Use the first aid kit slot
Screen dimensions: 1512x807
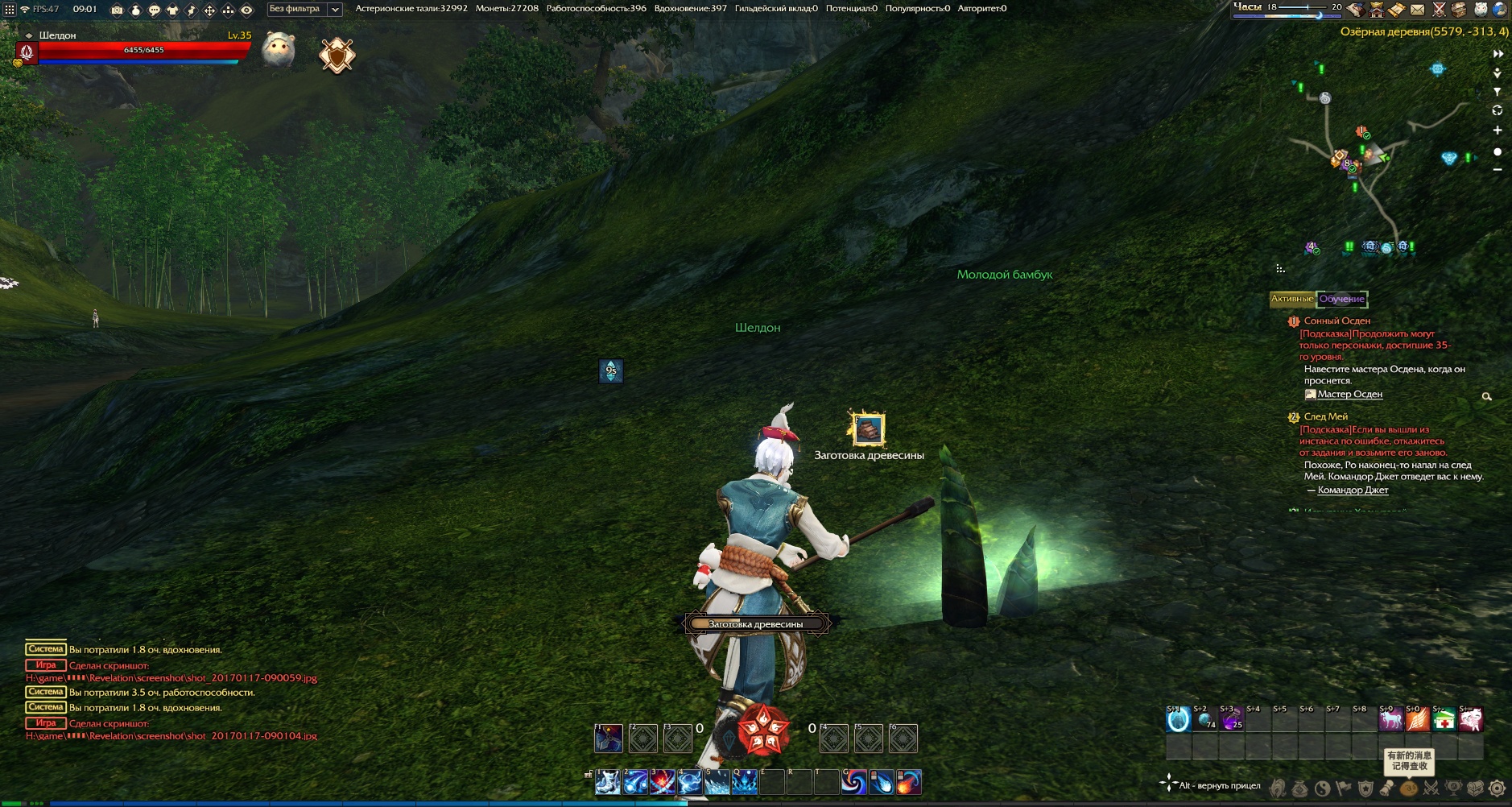coord(1444,718)
